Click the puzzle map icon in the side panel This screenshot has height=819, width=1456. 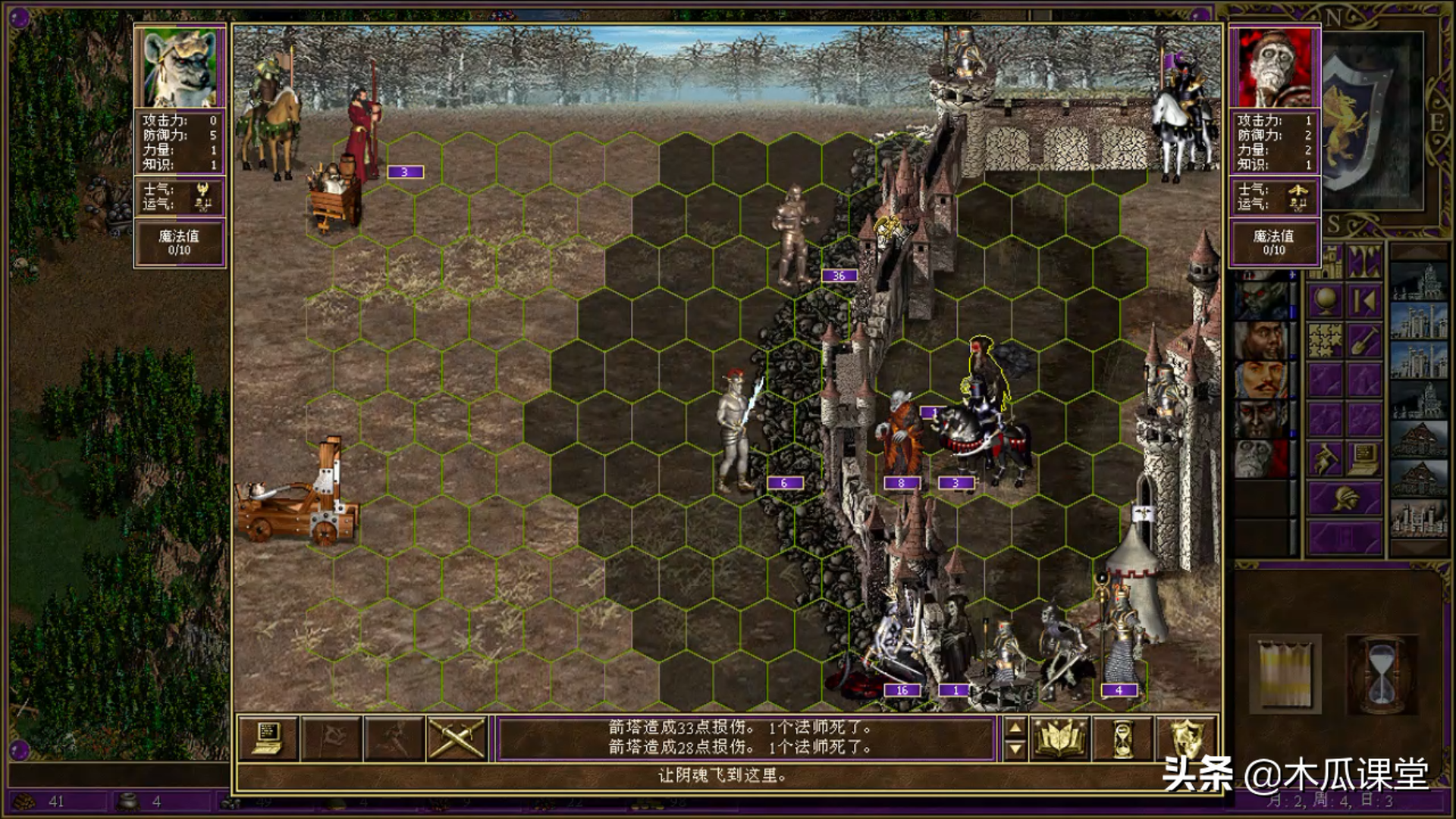click(x=1325, y=340)
